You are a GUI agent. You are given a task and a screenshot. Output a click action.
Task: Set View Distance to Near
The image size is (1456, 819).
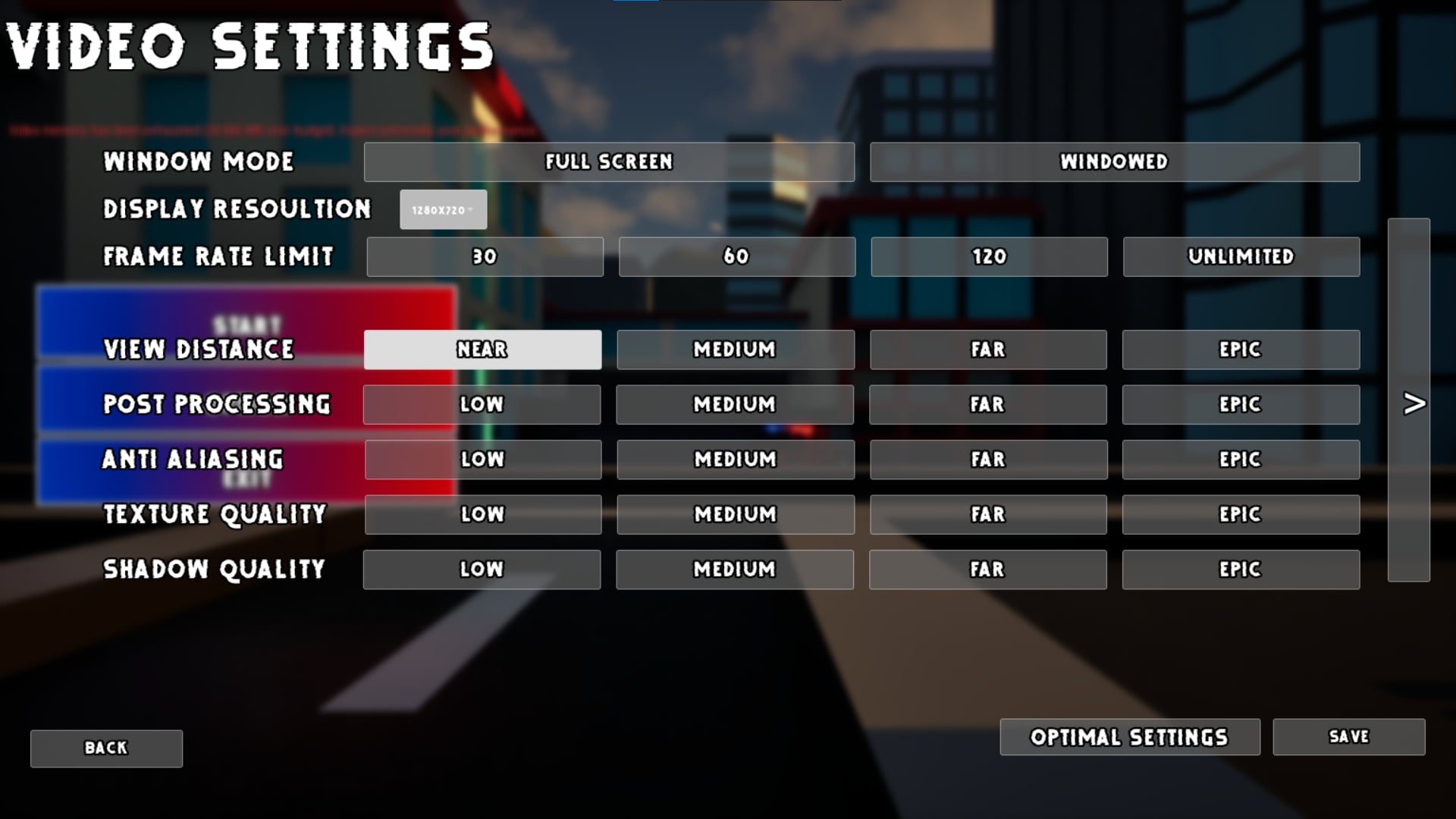pyautogui.click(x=483, y=350)
